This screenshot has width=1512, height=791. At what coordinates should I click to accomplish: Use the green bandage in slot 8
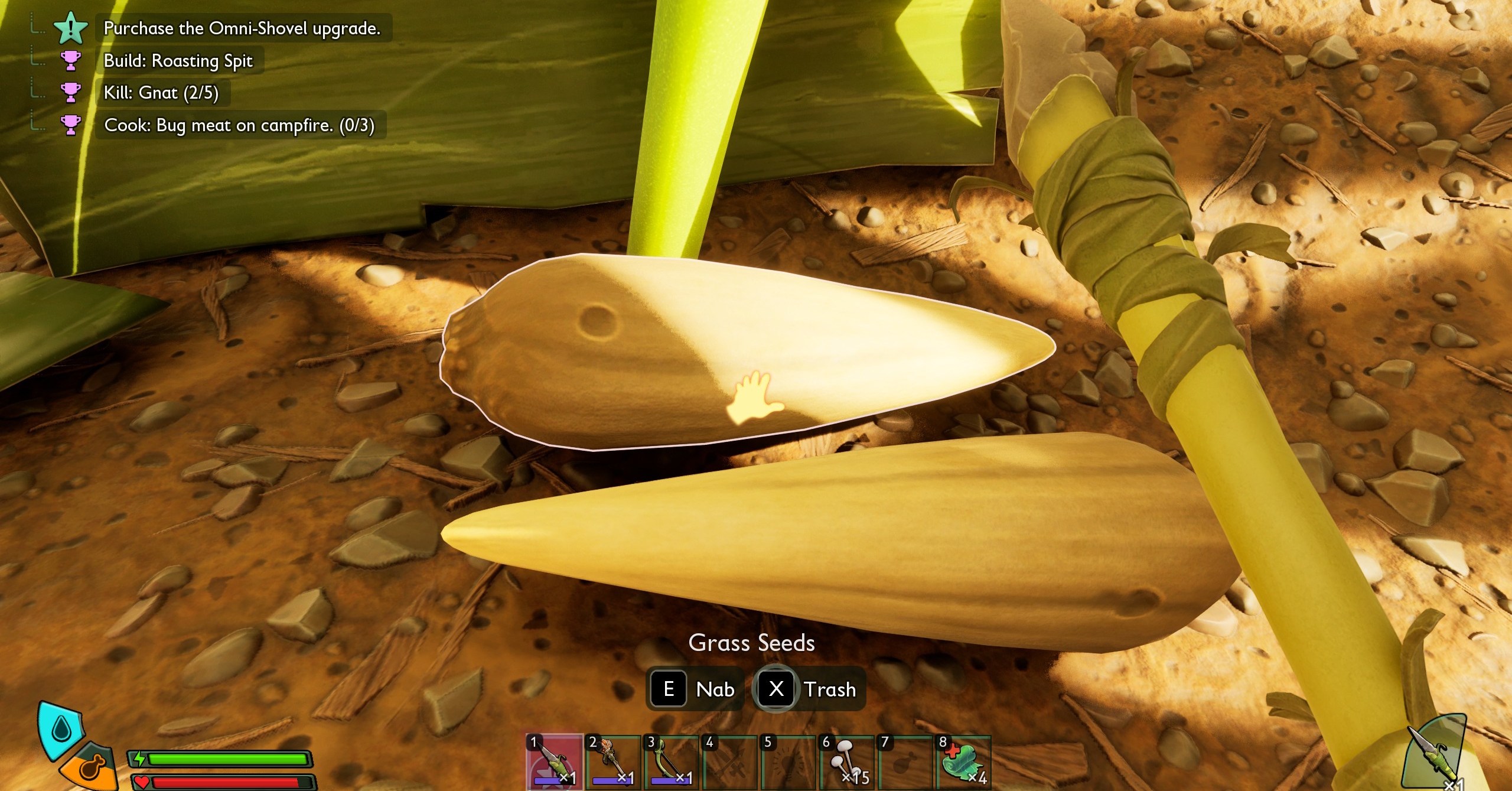962,762
